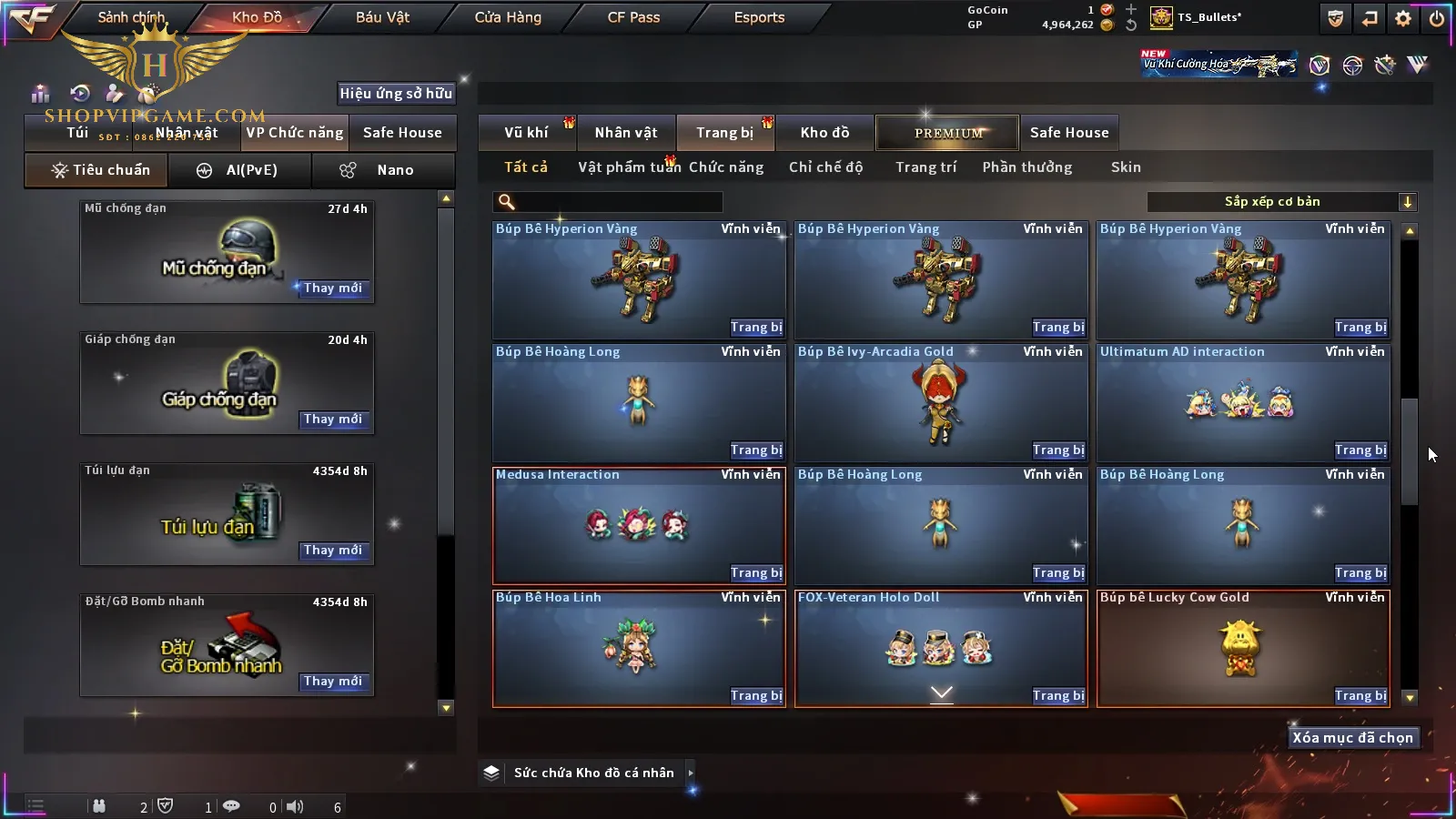Viewport: 1456px width, 819px height.
Task: Open the PREMIUM inventory tab
Action: click(x=948, y=133)
